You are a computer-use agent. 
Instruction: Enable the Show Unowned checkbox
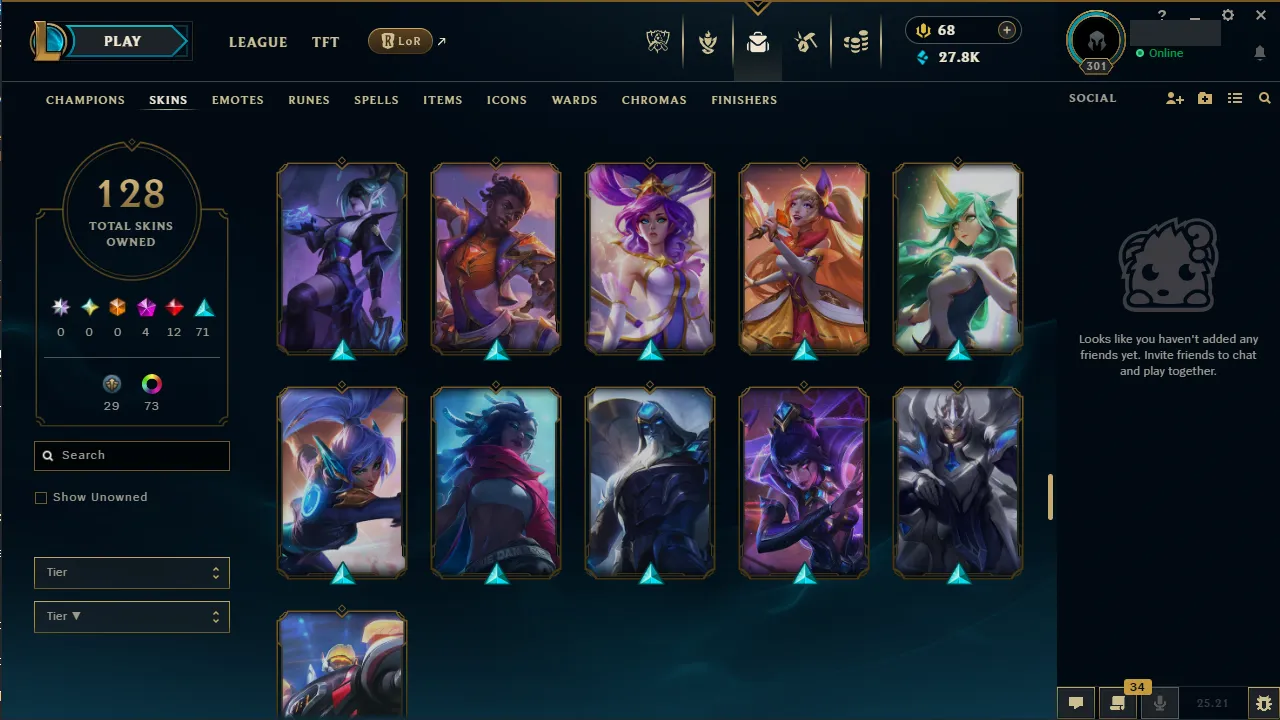[40, 497]
